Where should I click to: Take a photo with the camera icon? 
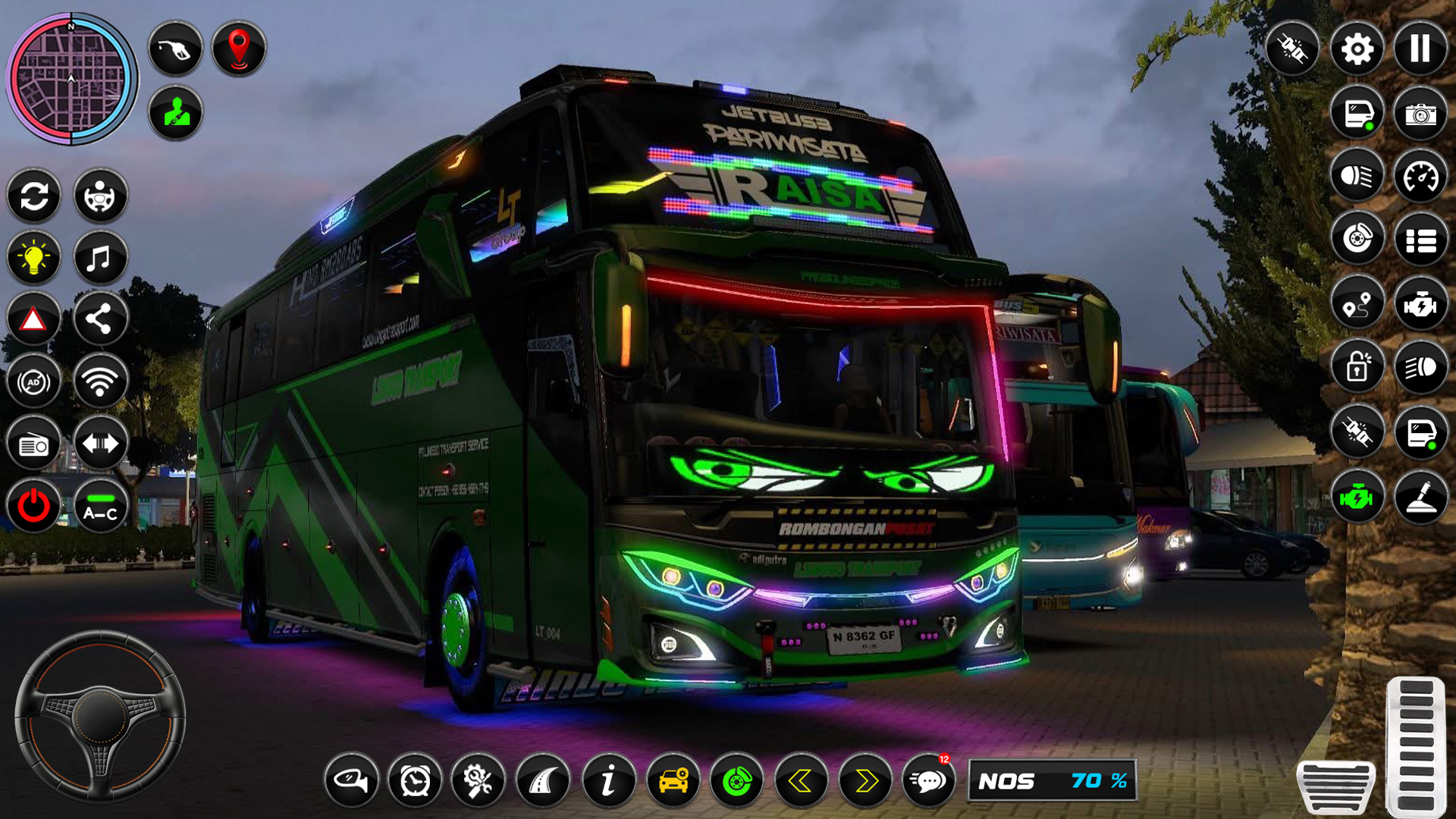click(x=1420, y=110)
